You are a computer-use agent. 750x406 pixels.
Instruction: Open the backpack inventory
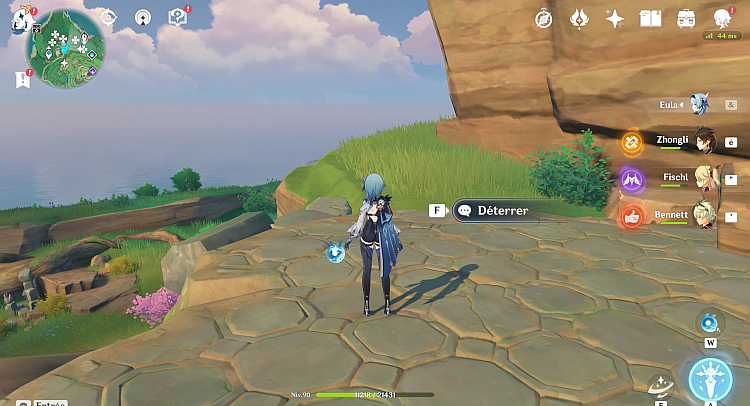(687, 18)
